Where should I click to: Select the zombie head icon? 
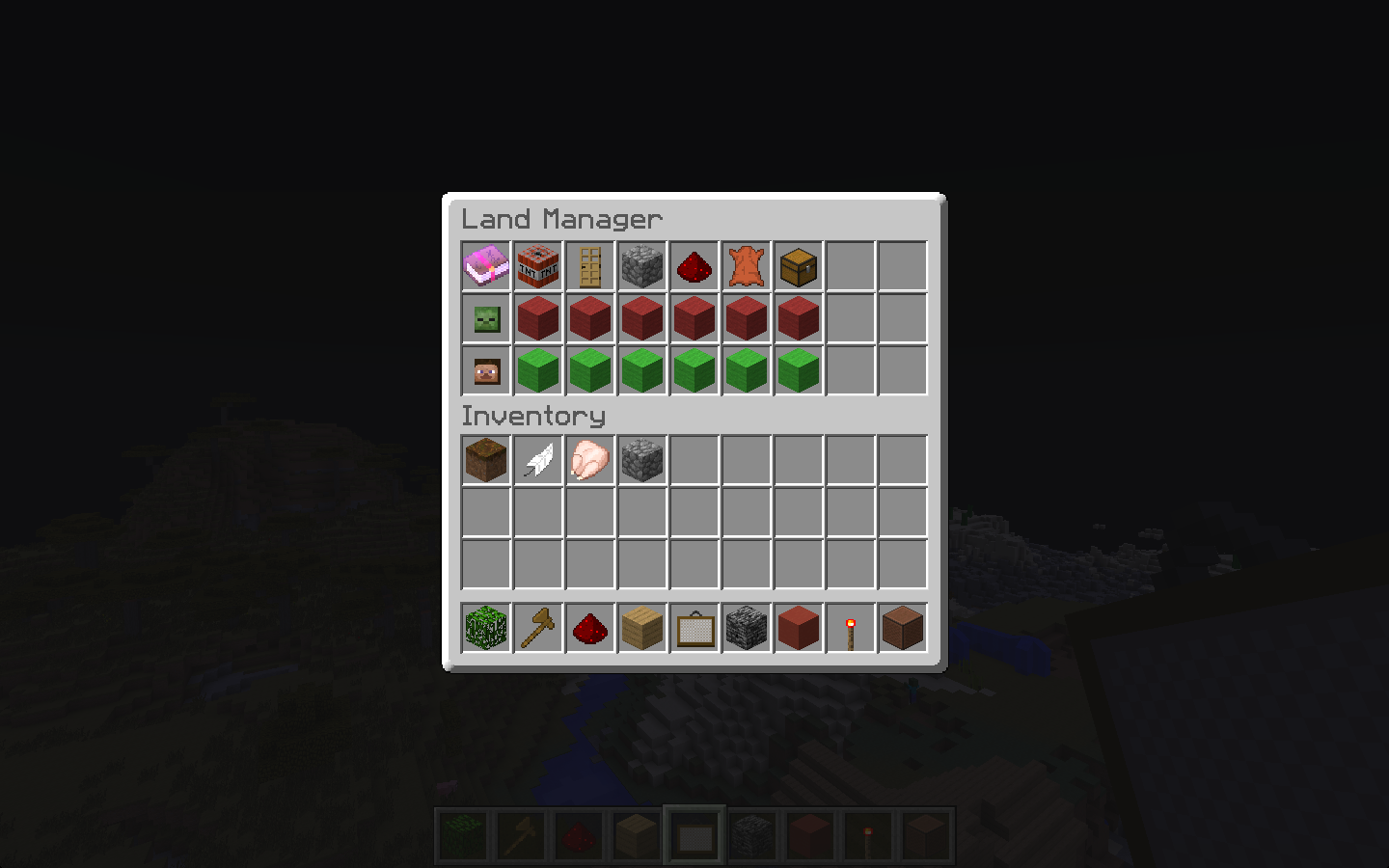pos(485,317)
